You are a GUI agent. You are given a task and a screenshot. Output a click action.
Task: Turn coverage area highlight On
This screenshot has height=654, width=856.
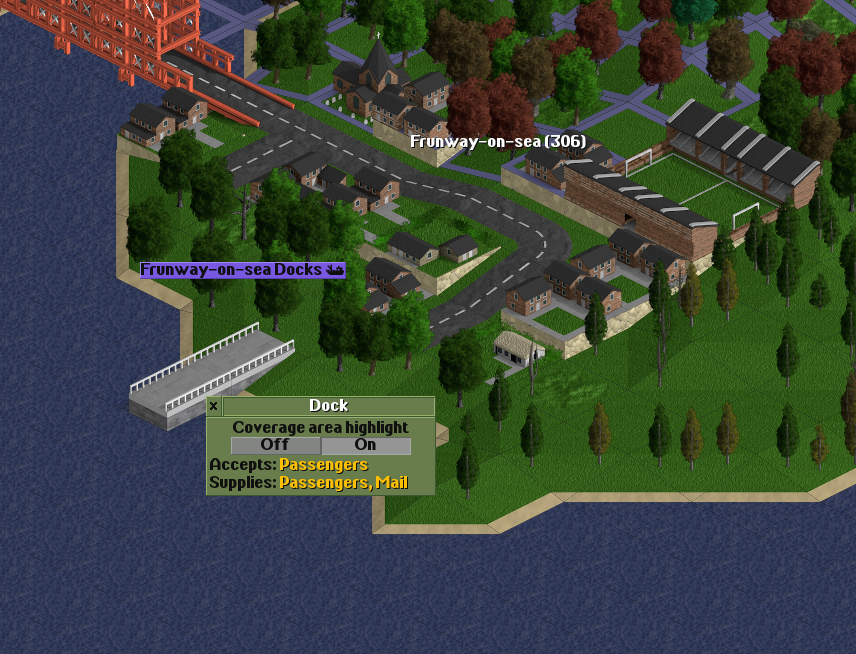[x=365, y=445]
